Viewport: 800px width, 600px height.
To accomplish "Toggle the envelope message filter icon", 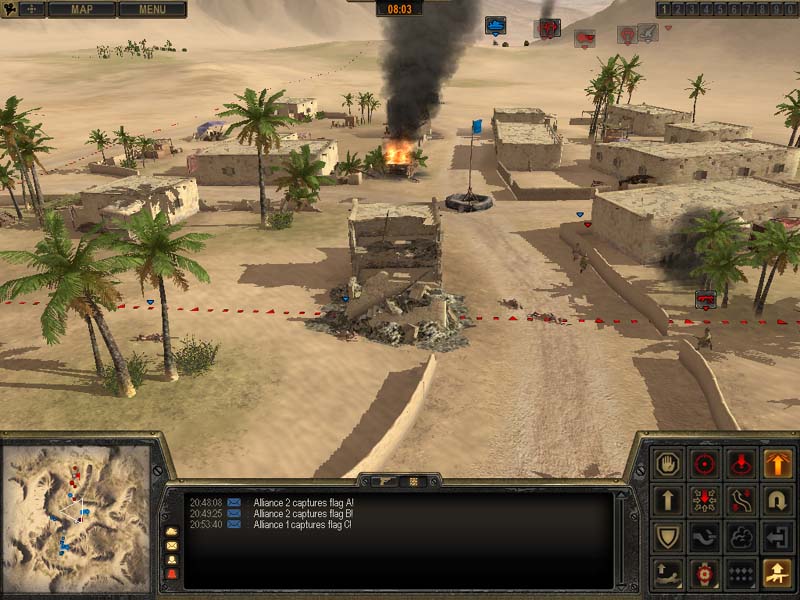I will [x=171, y=545].
